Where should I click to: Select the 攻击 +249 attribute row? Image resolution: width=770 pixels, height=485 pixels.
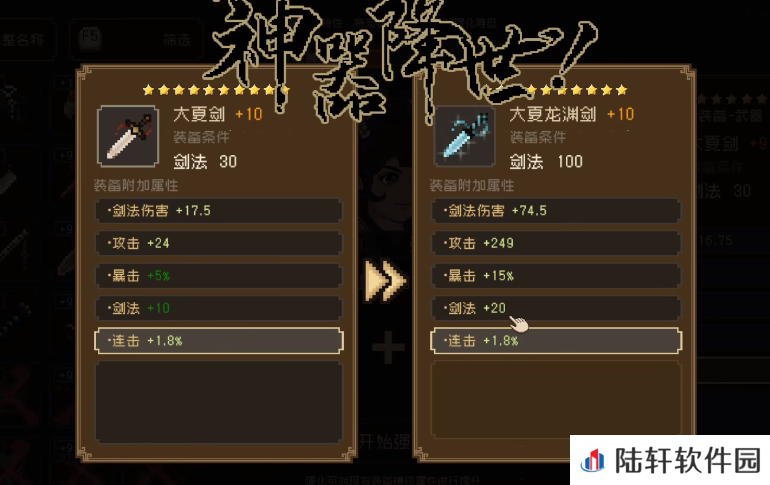pyautogui.click(x=555, y=243)
